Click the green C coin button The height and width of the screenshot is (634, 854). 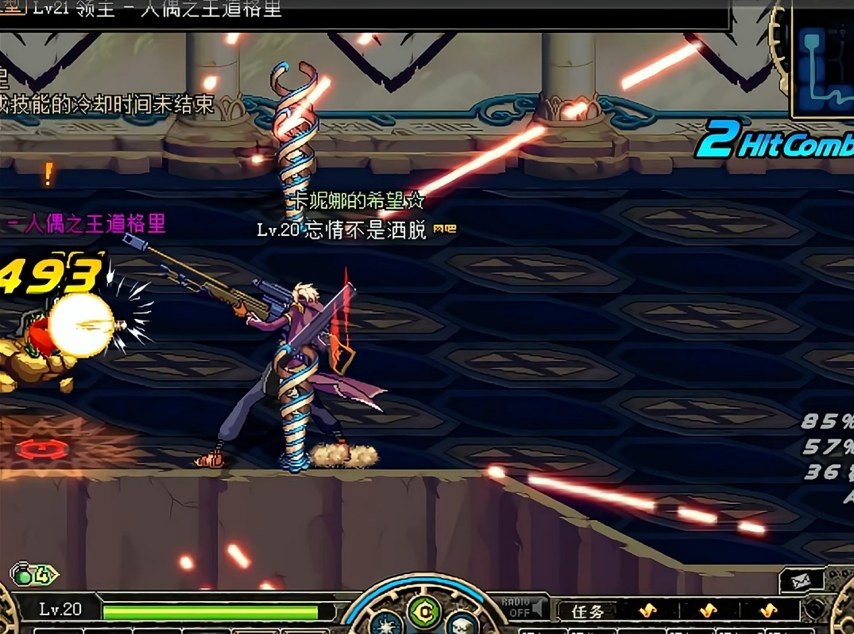[427, 610]
